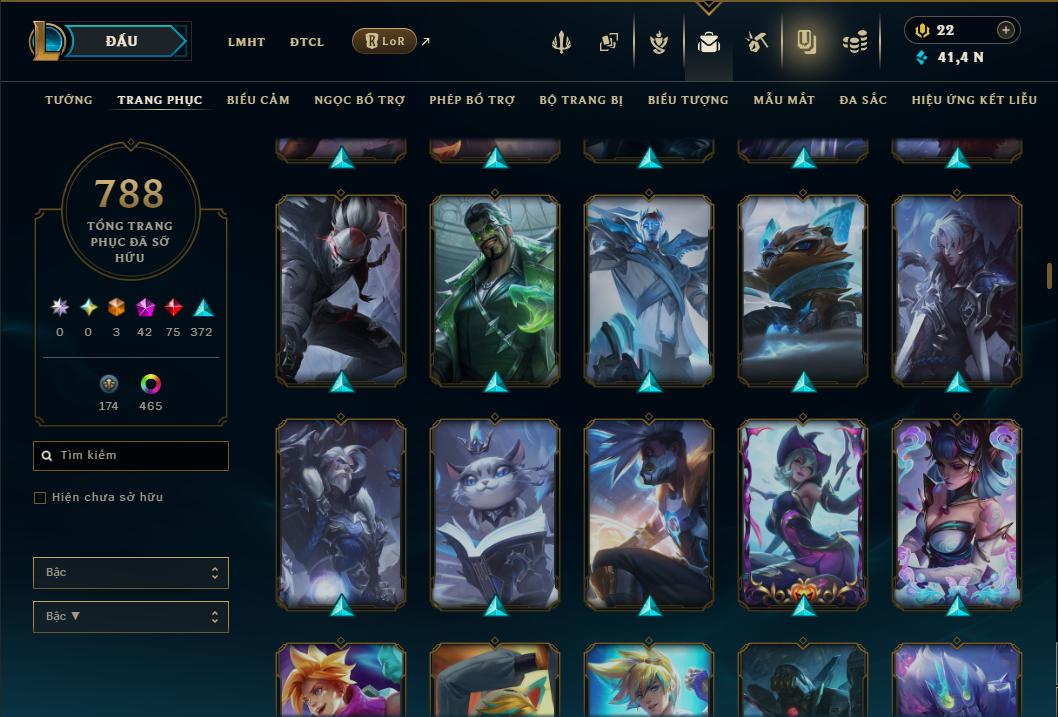Select the BỘ TRANG BỊ tab
The width and height of the screenshot is (1058, 717).
tap(581, 100)
